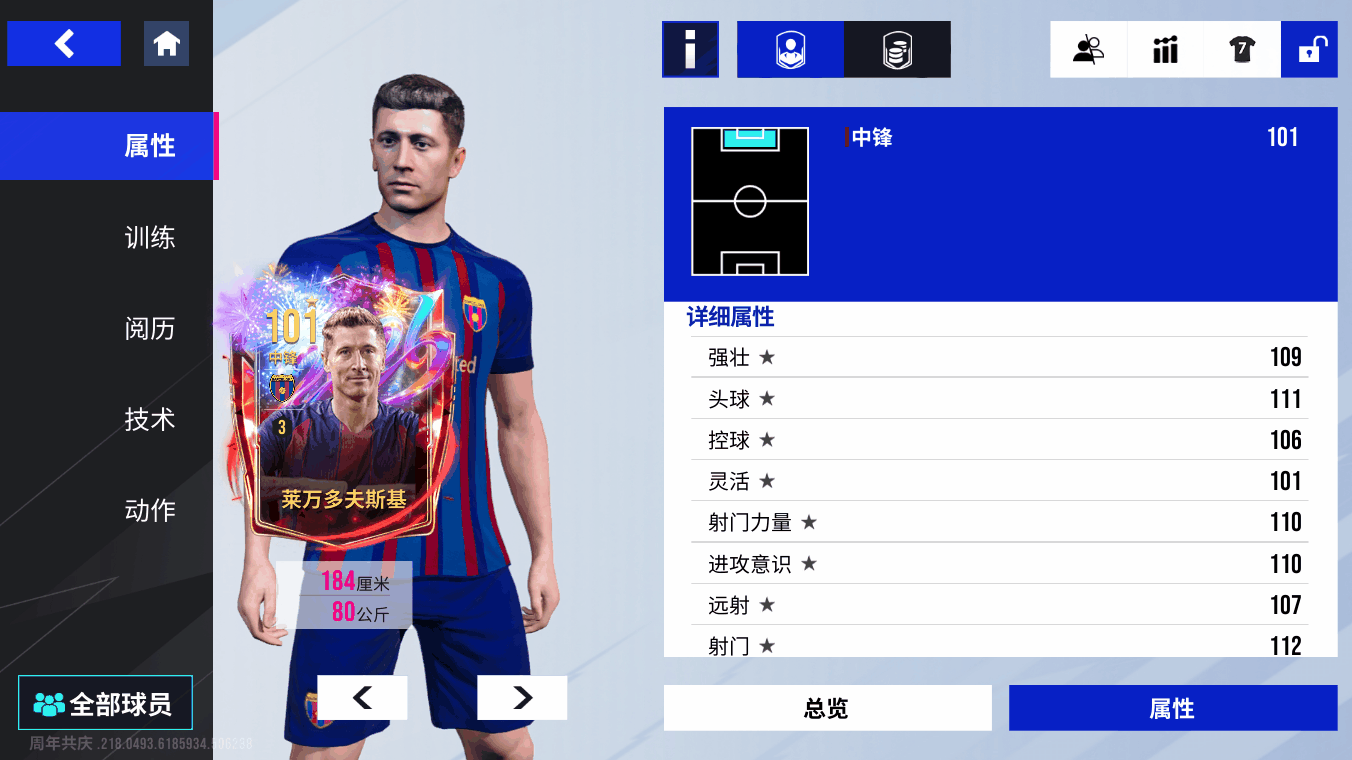Open the player info "i" tab
The height and width of the screenshot is (760, 1352).
(690, 49)
